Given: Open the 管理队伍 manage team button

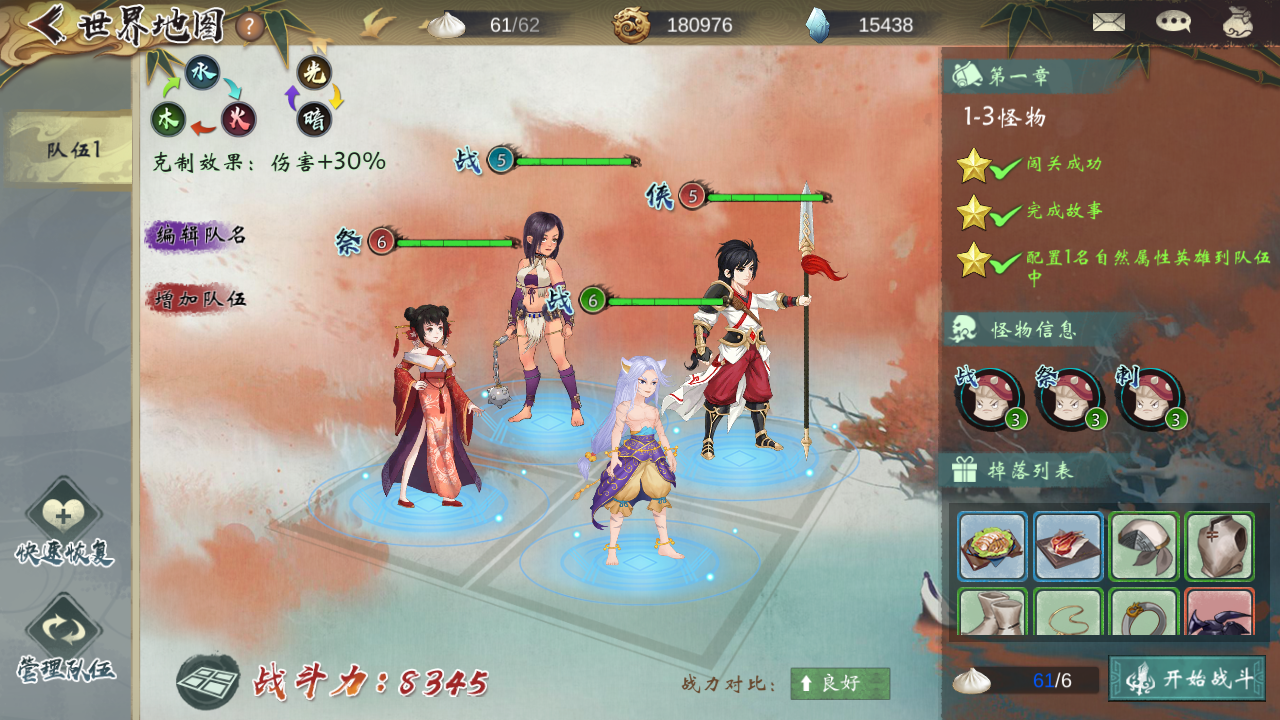Looking at the screenshot, I should (64, 642).
